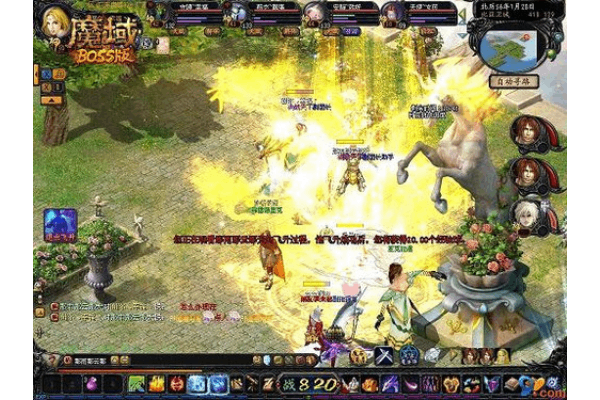Select the fourth party member frame
The image size is (600, 400).
[x=398, y=13]
